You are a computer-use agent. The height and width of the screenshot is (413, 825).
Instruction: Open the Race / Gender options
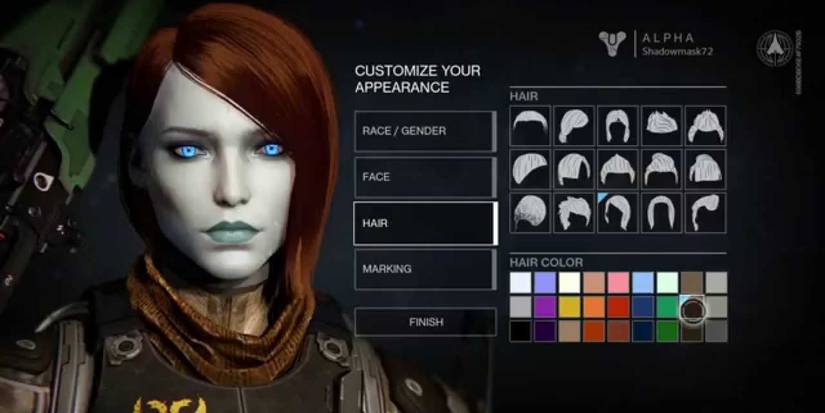[425, 131]
